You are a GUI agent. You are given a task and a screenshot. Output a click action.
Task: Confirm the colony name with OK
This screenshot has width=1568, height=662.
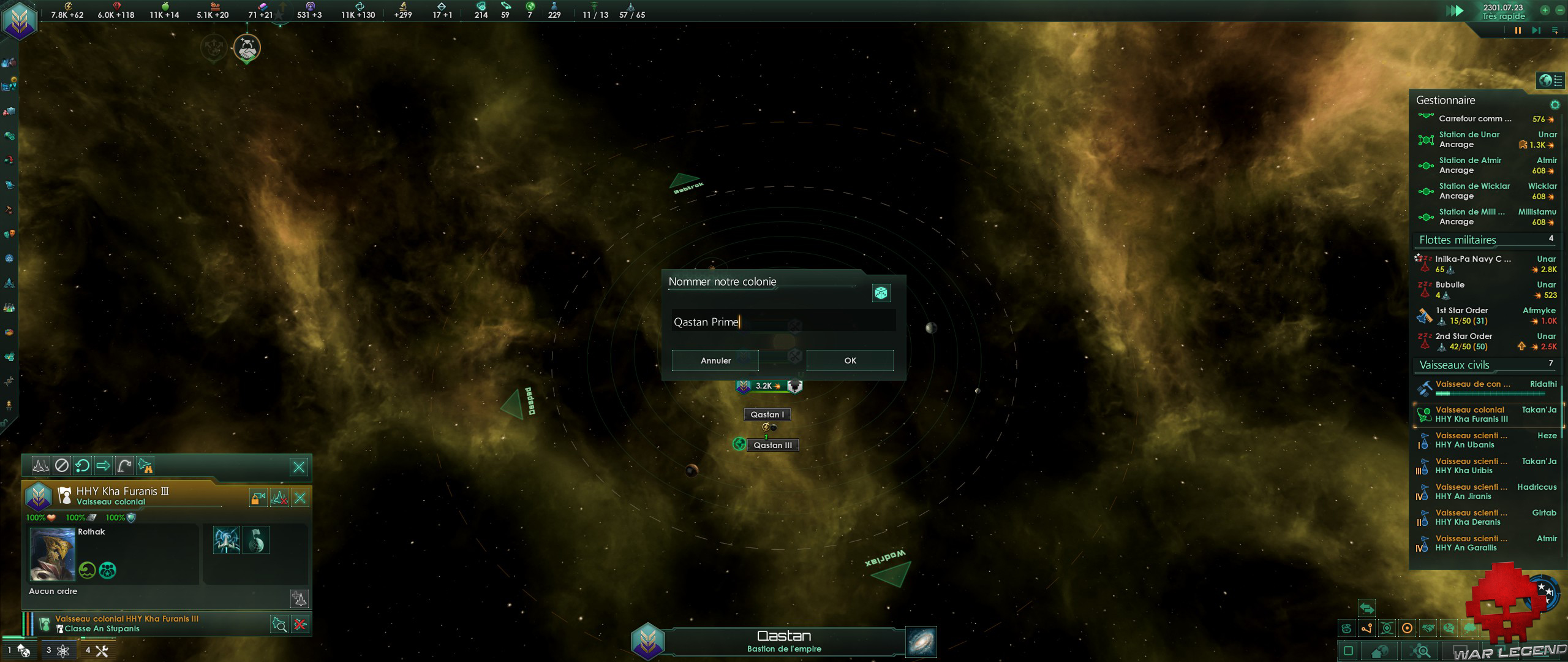coord(850,360)
